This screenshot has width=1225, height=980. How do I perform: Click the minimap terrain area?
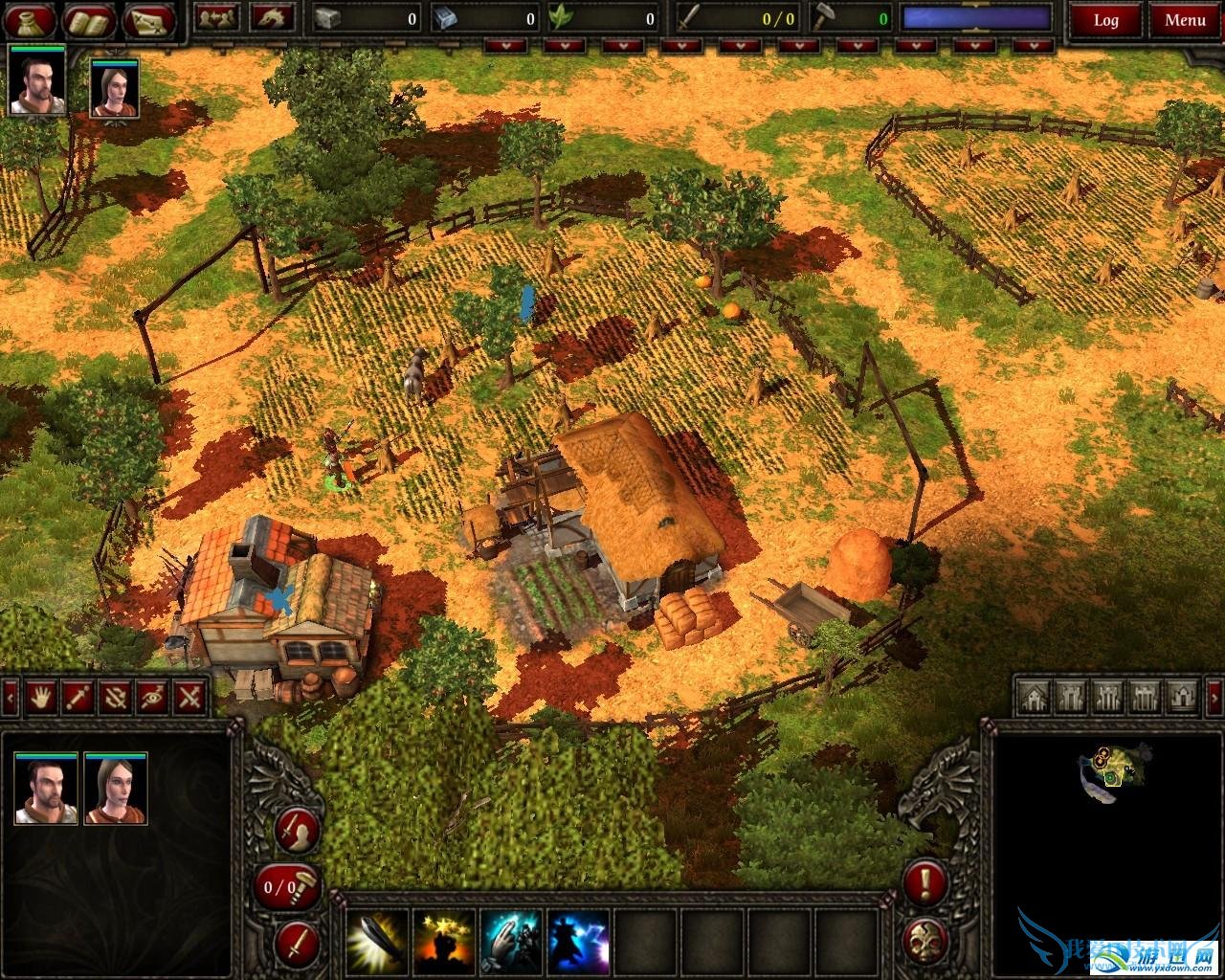tap(1110, 769)
